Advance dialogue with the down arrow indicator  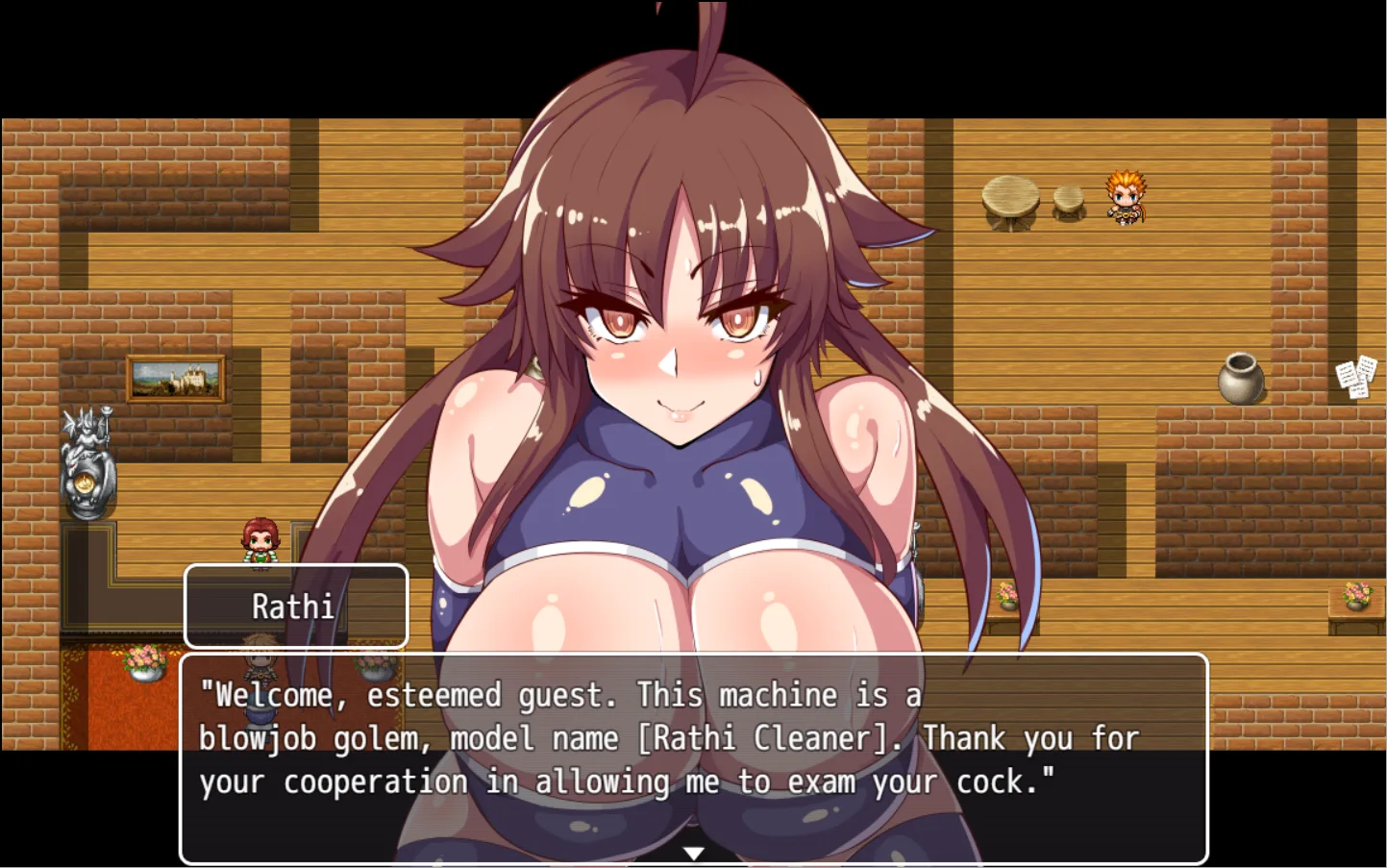[693, 853]
